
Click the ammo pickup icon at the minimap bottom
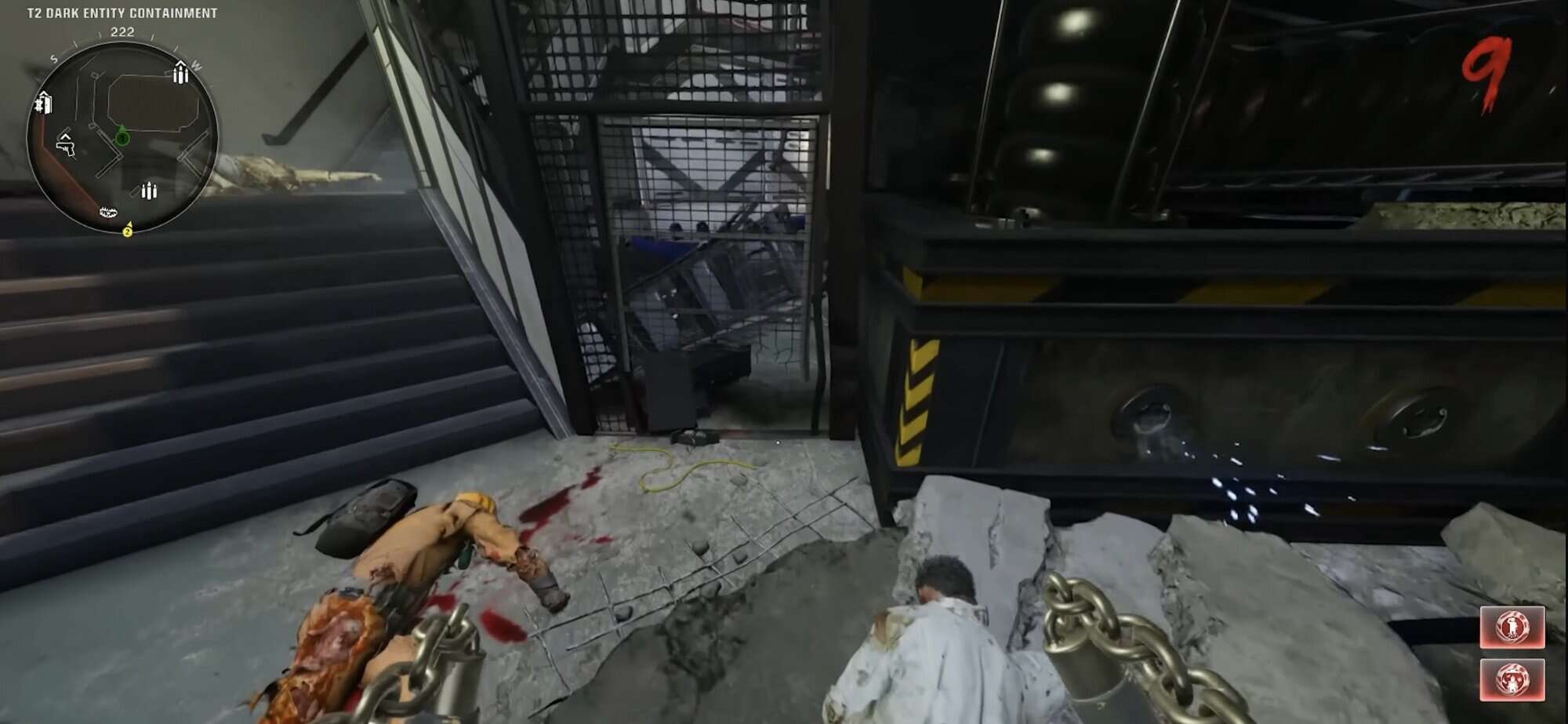tap(148, 191)
